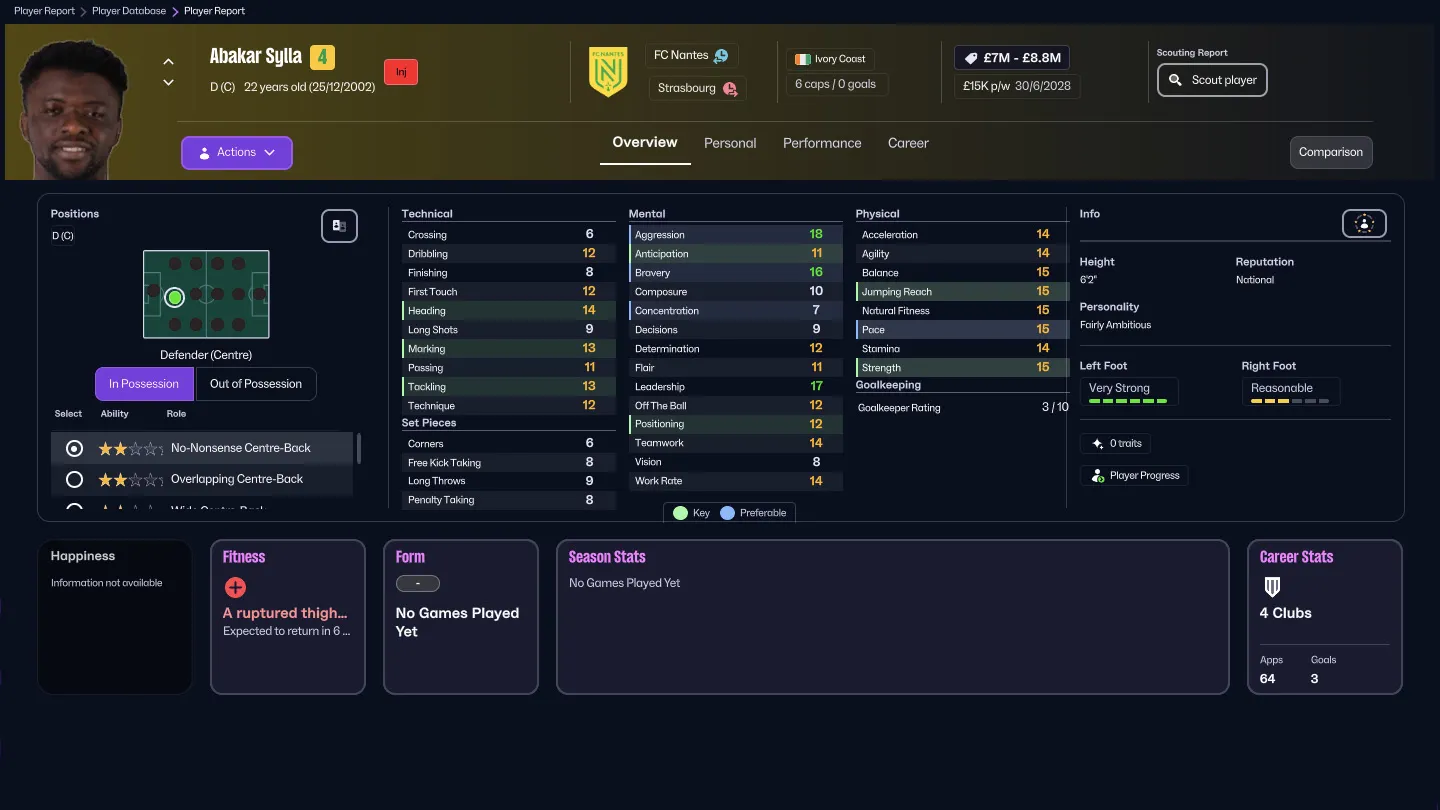Open the player comparison icon in the Info panel

[1364, 223]
